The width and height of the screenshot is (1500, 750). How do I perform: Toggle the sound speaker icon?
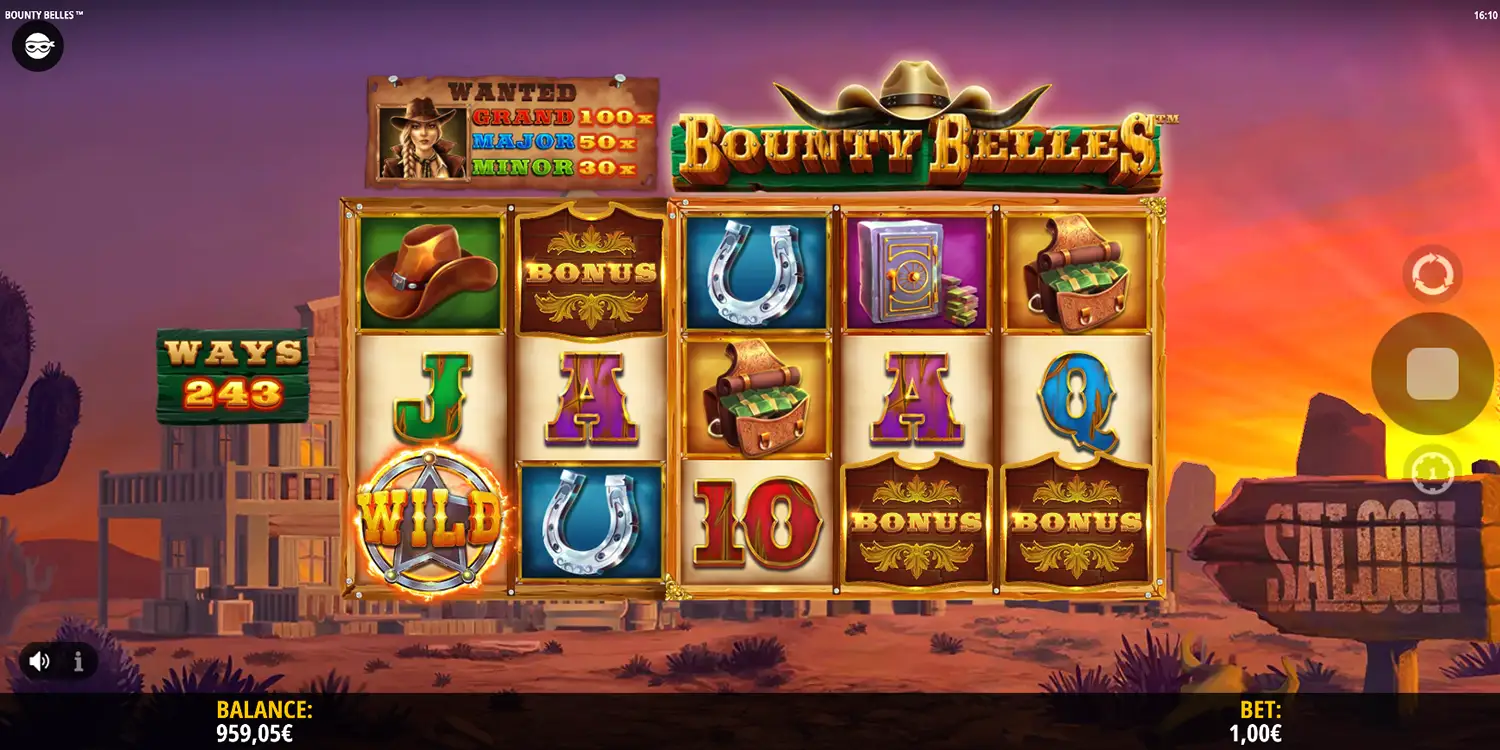[x=40, y=661]
